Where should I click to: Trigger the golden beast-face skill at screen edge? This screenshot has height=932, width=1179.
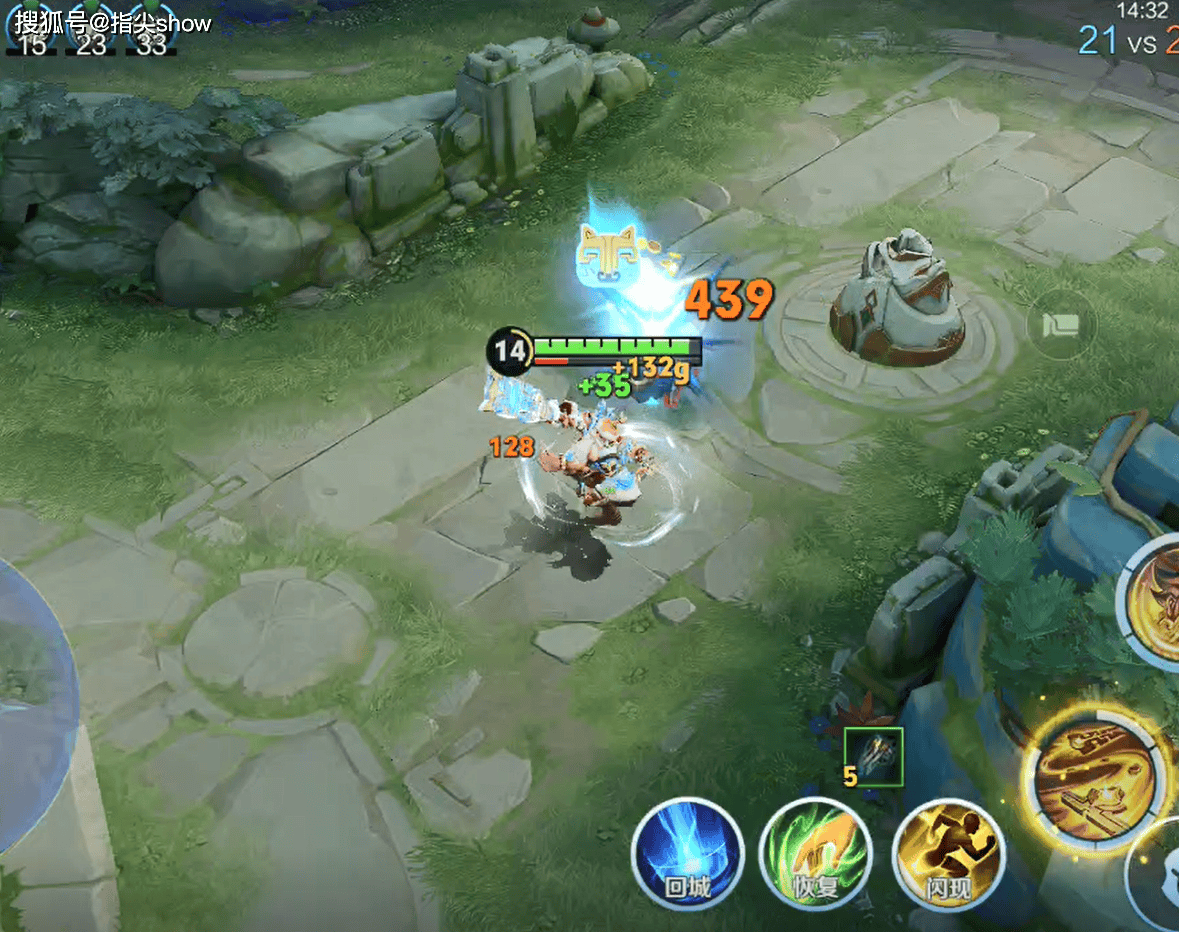click(1158, 599)
